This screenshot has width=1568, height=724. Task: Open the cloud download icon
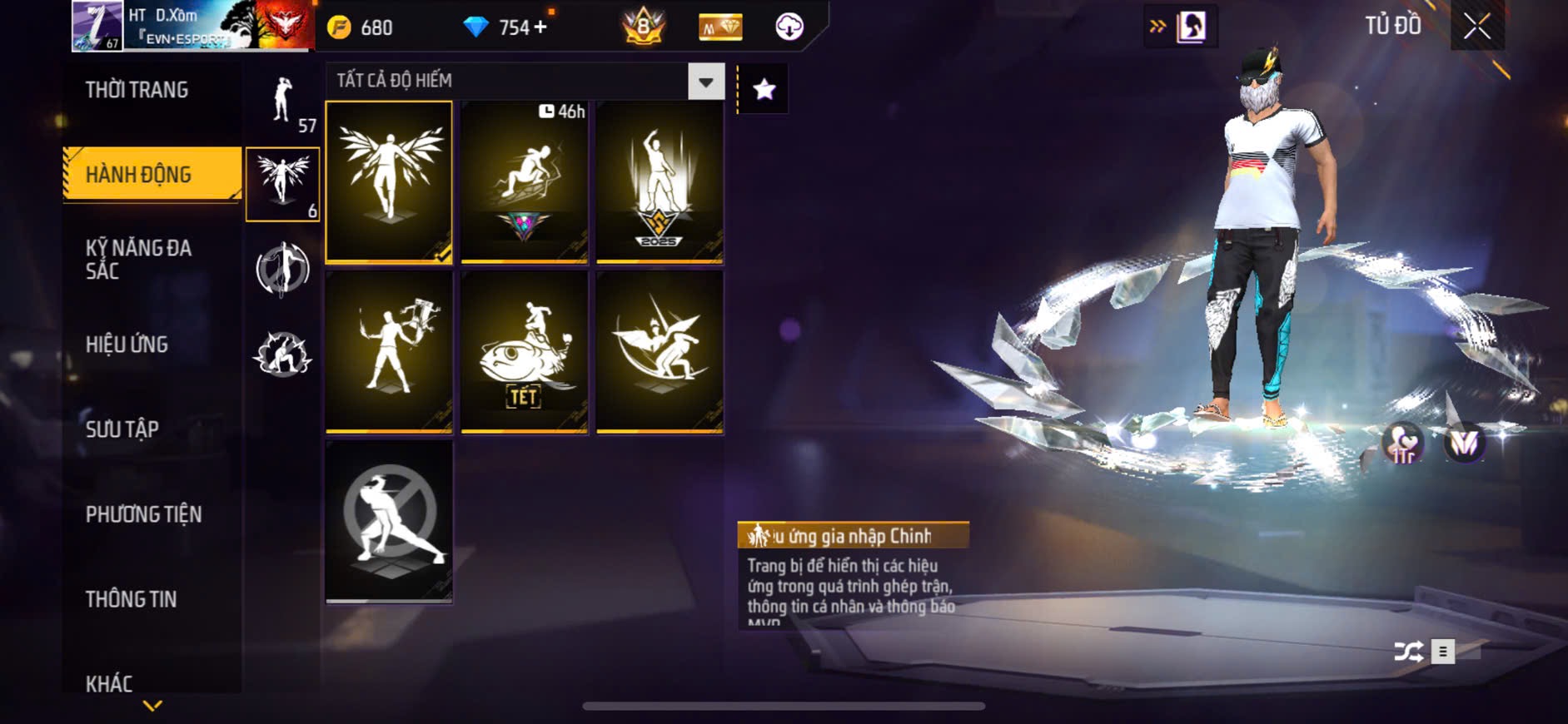coord(789,27)
